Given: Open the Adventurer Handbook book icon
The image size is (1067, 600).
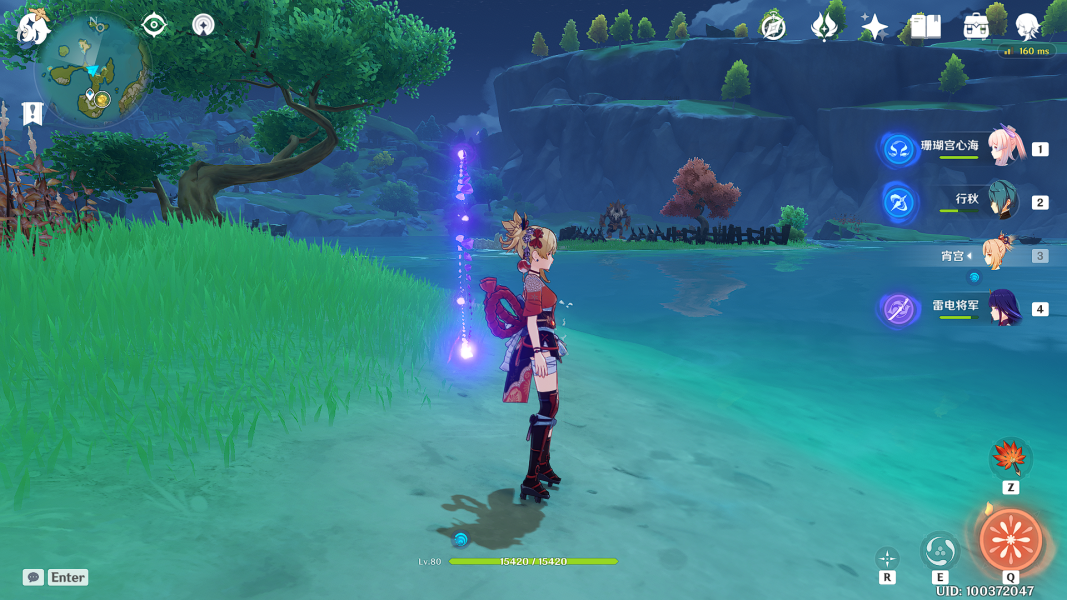Looking at the screenshot, I should click(x=925, y=27).
